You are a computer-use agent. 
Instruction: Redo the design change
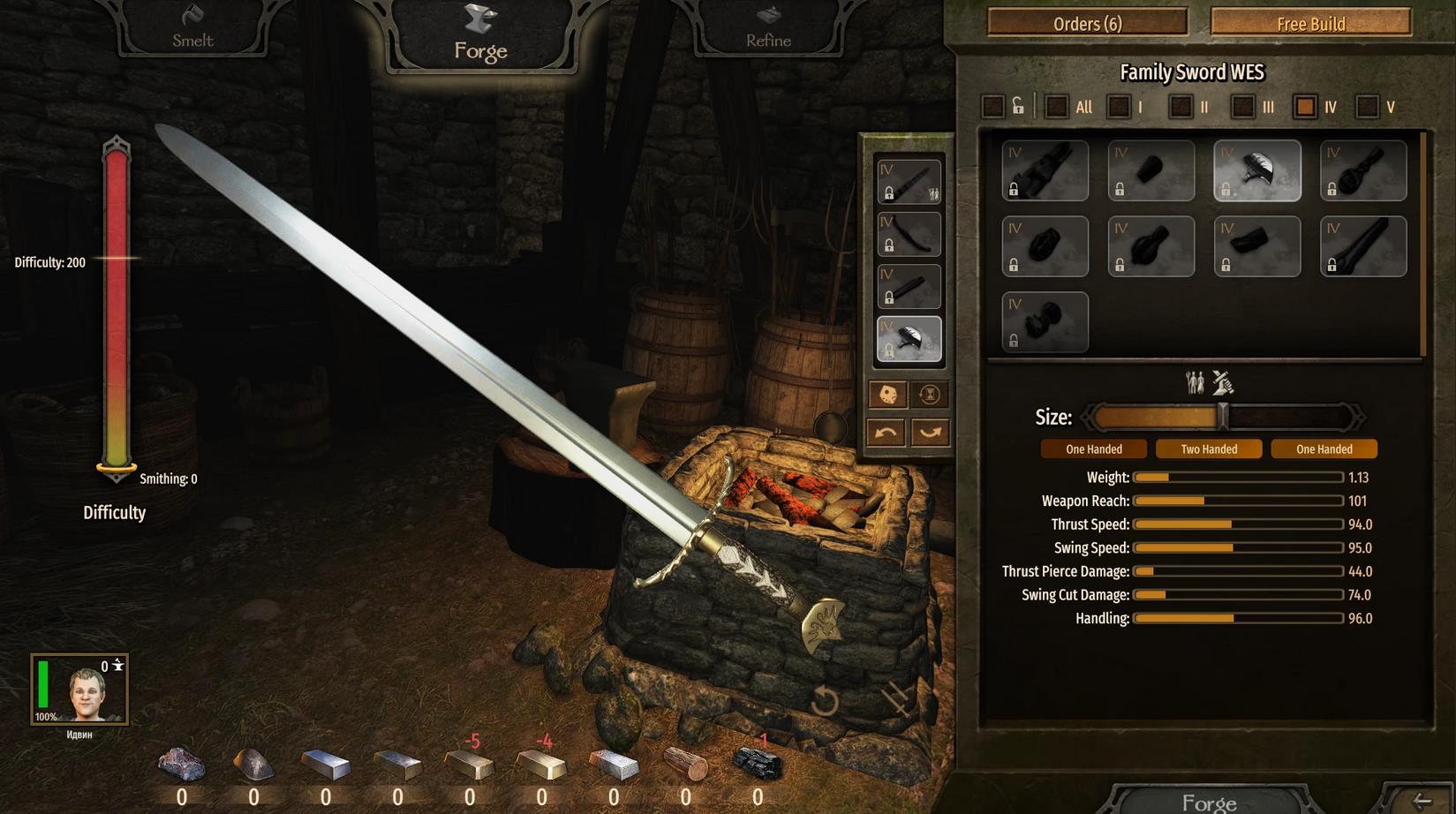930,433
